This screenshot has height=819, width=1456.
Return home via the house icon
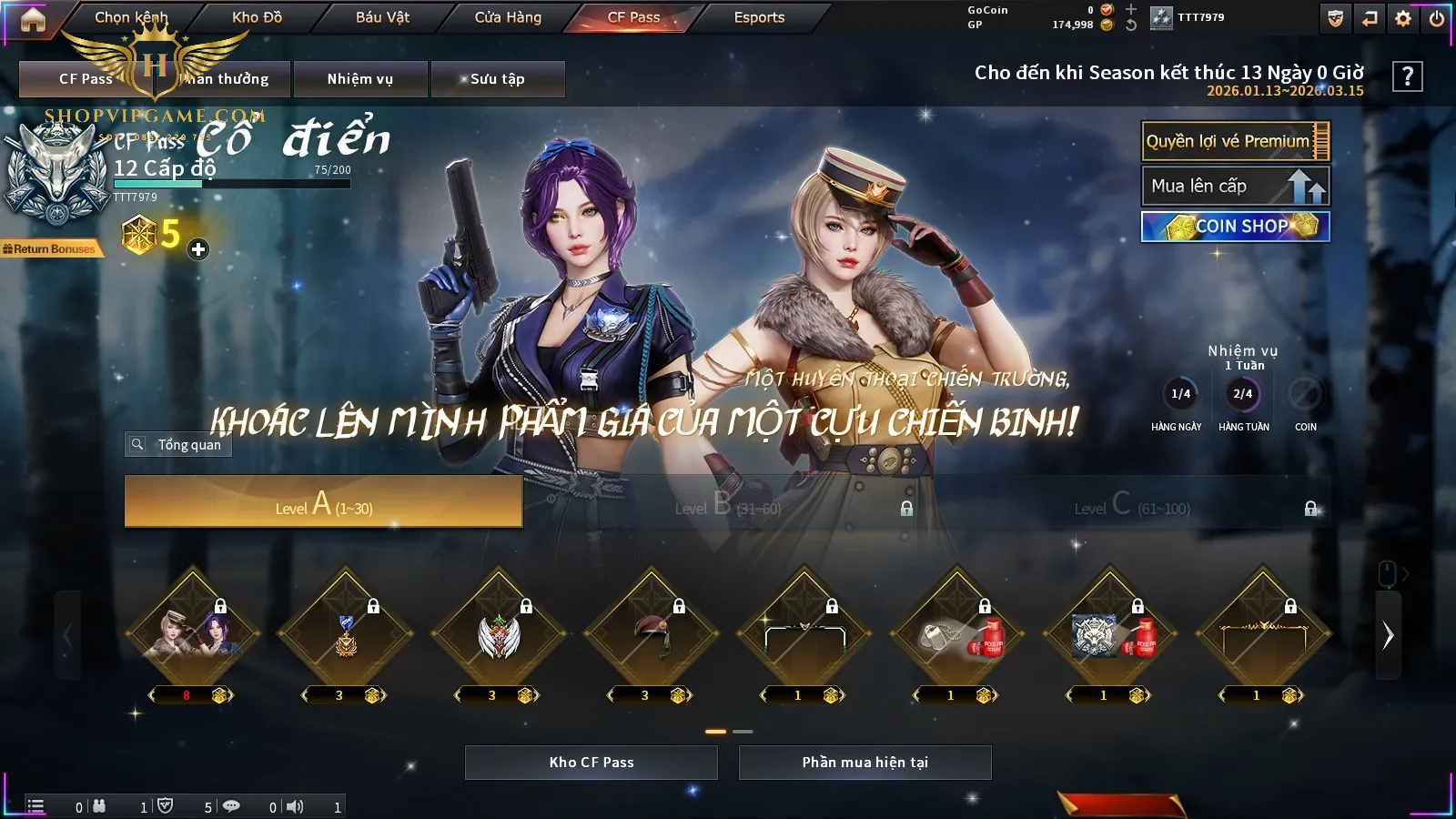pos(33,19)
